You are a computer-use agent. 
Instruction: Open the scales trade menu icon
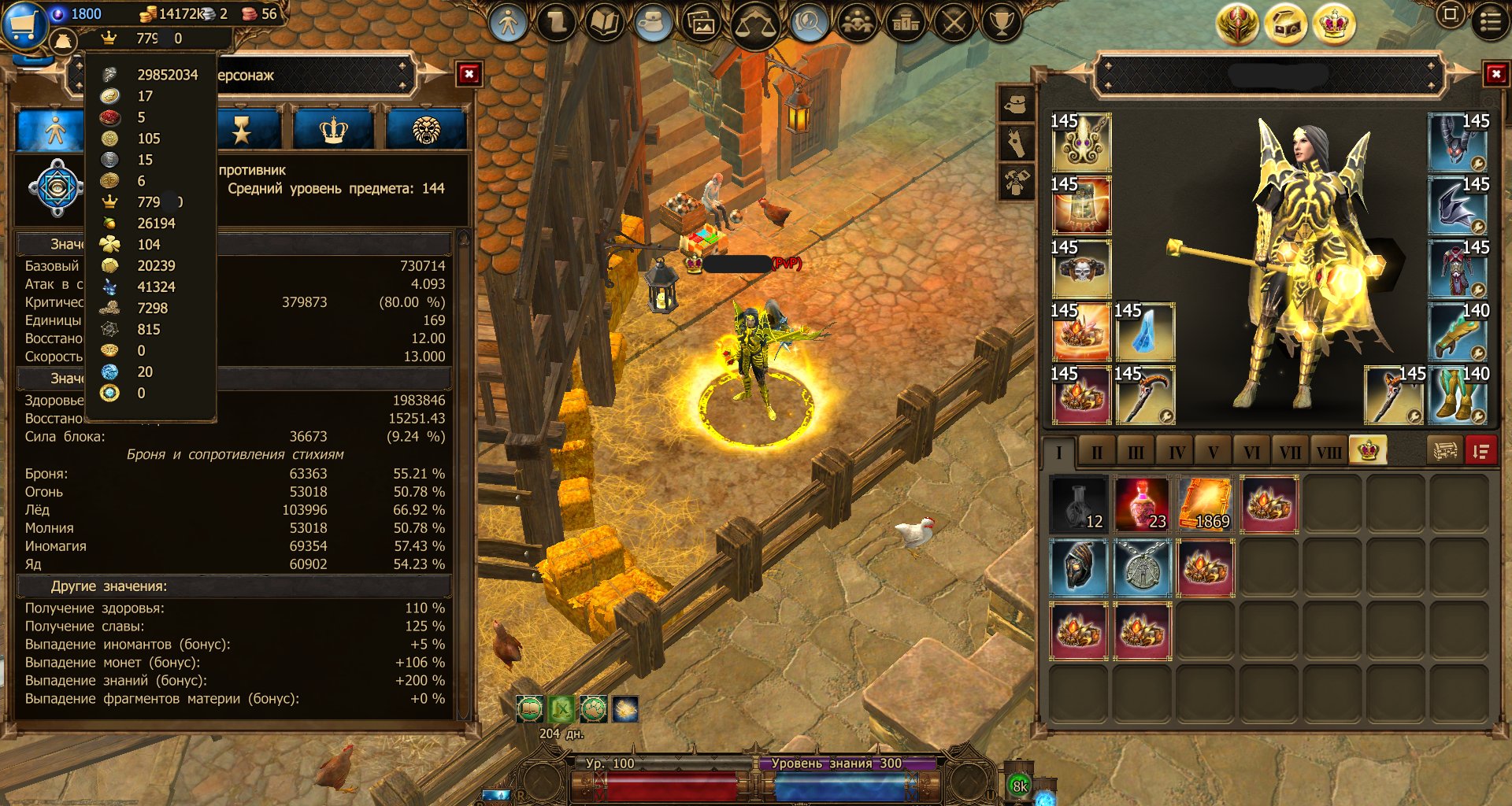coord(754,25)
